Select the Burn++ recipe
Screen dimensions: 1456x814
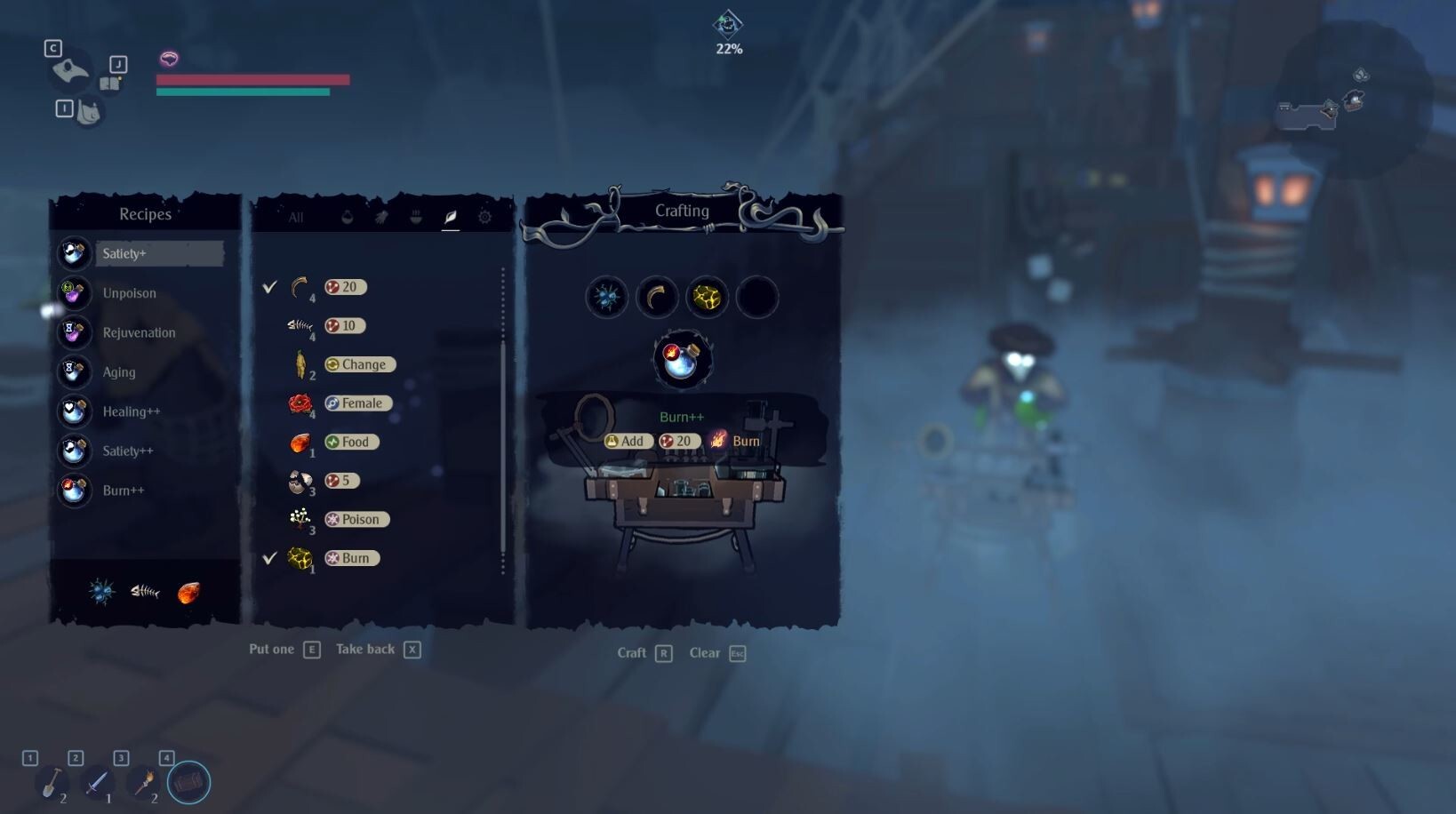123,490
